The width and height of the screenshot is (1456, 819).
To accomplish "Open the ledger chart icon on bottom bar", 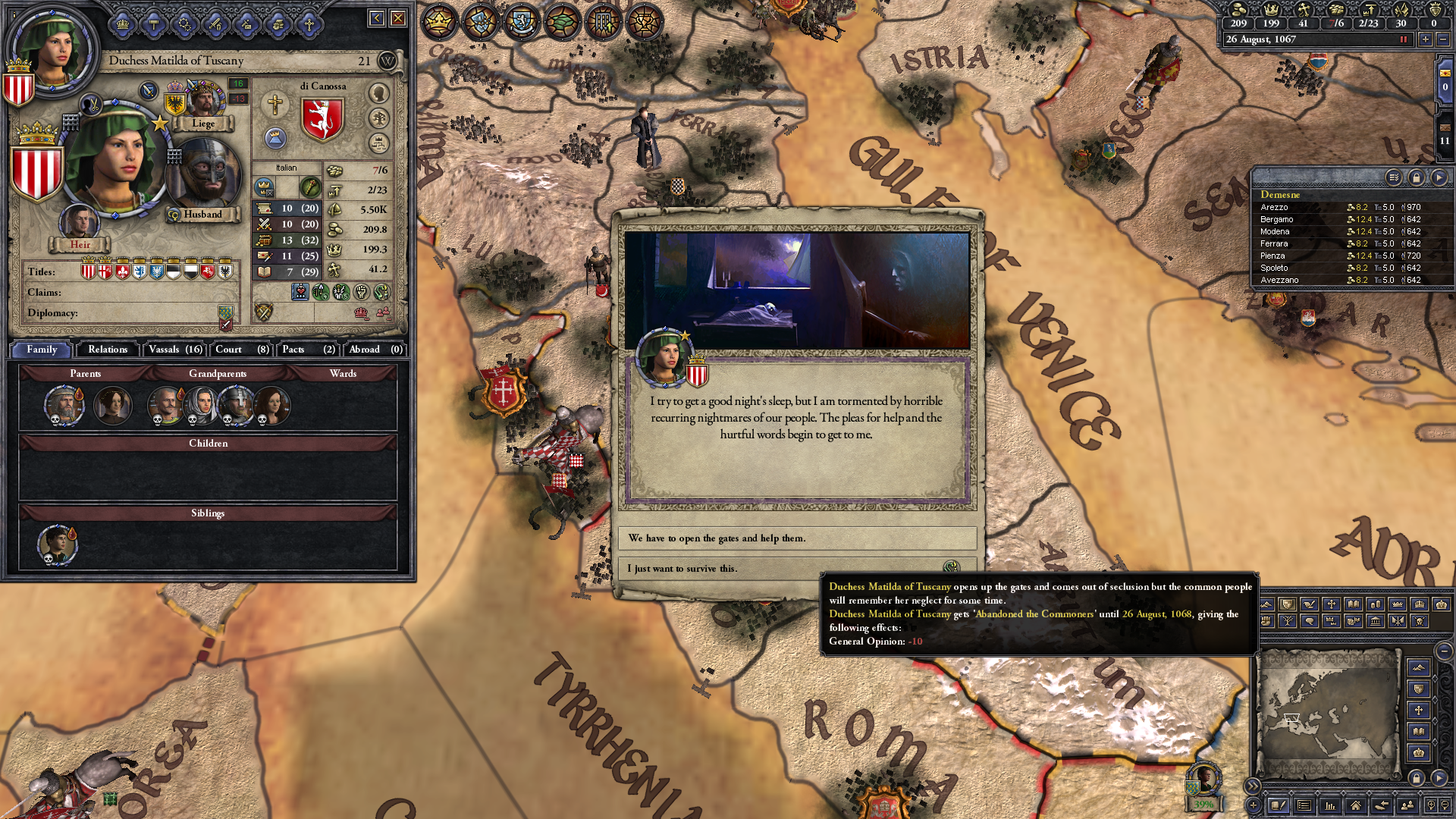I will [x=1330, y=805].
